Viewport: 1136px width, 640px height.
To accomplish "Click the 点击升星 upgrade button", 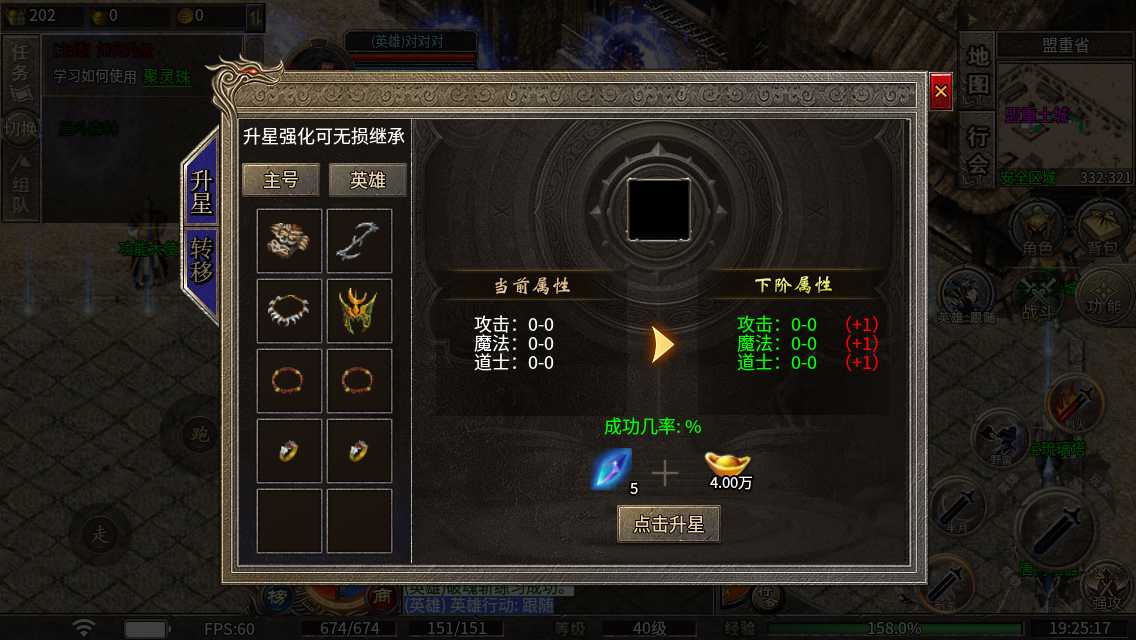I will [668, 525].
